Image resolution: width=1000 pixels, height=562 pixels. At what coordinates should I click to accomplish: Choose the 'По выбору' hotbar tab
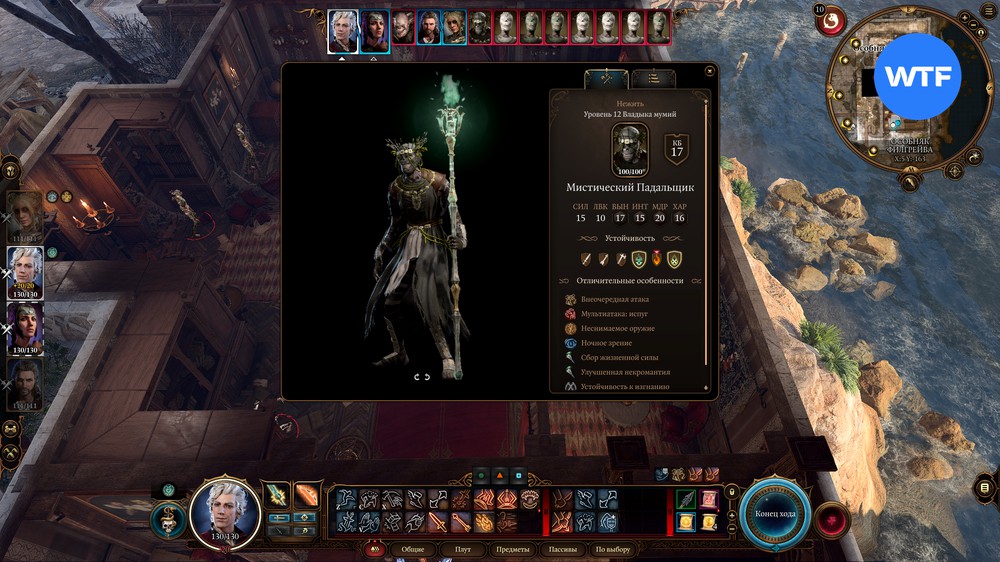pyautogui.click(x=613, y=549)
